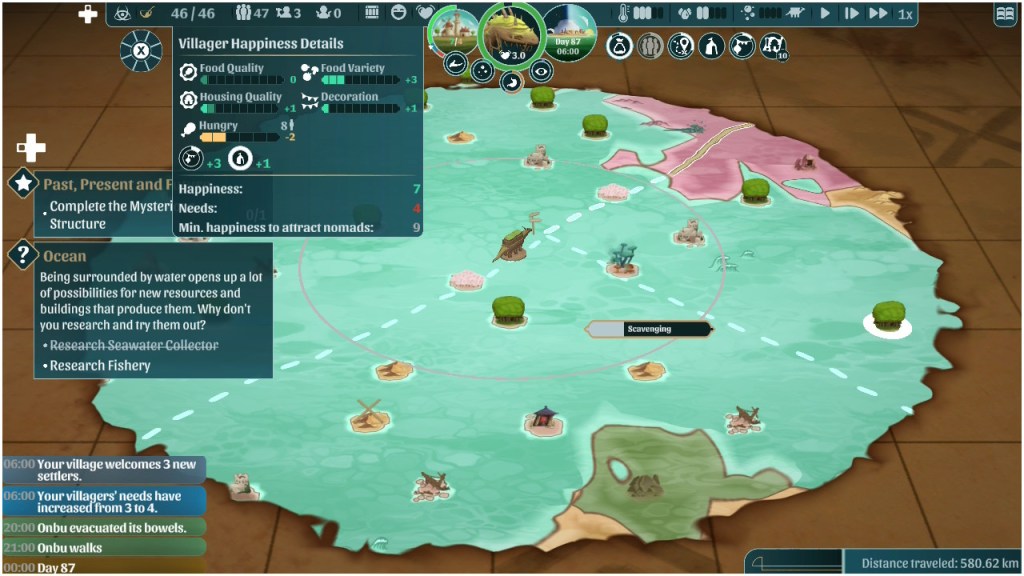Viewport: 1024px width, 576px height.
Task: Close the radial menu with the X button
Action: [141, 50]
